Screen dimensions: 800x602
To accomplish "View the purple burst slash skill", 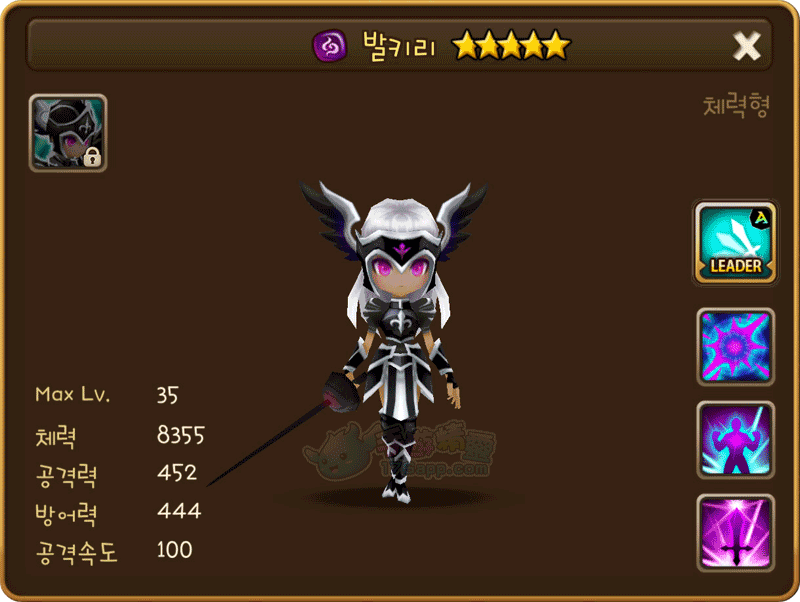I will 736,347.
